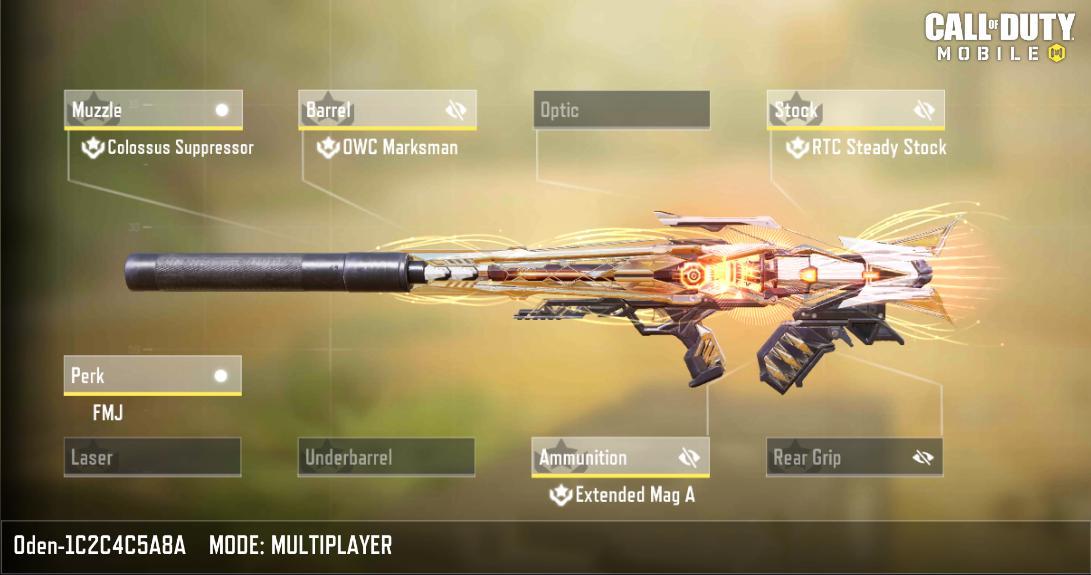
Task: Select the Barrel attachment slot
Action: coord(370,110)
